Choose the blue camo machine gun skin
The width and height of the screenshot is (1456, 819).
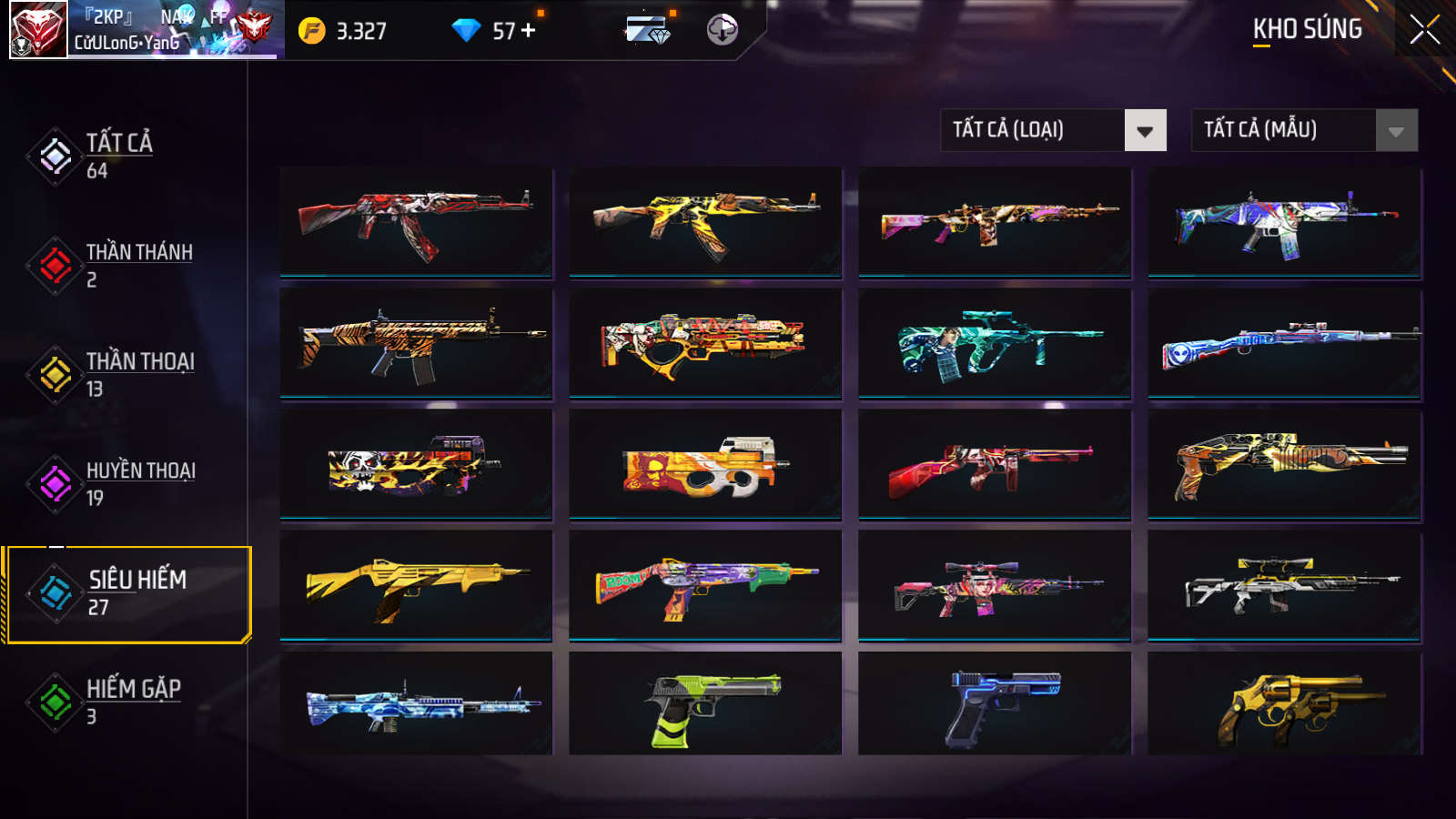tap(416, 703)
